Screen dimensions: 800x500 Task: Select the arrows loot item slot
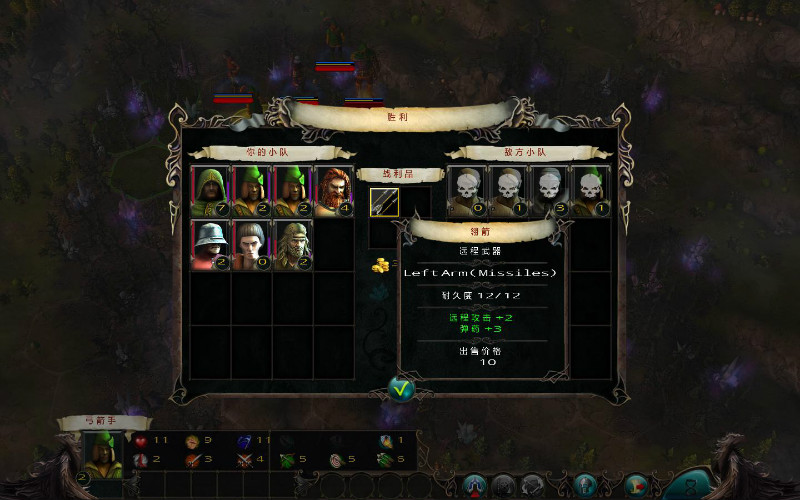tap(384, 202)
